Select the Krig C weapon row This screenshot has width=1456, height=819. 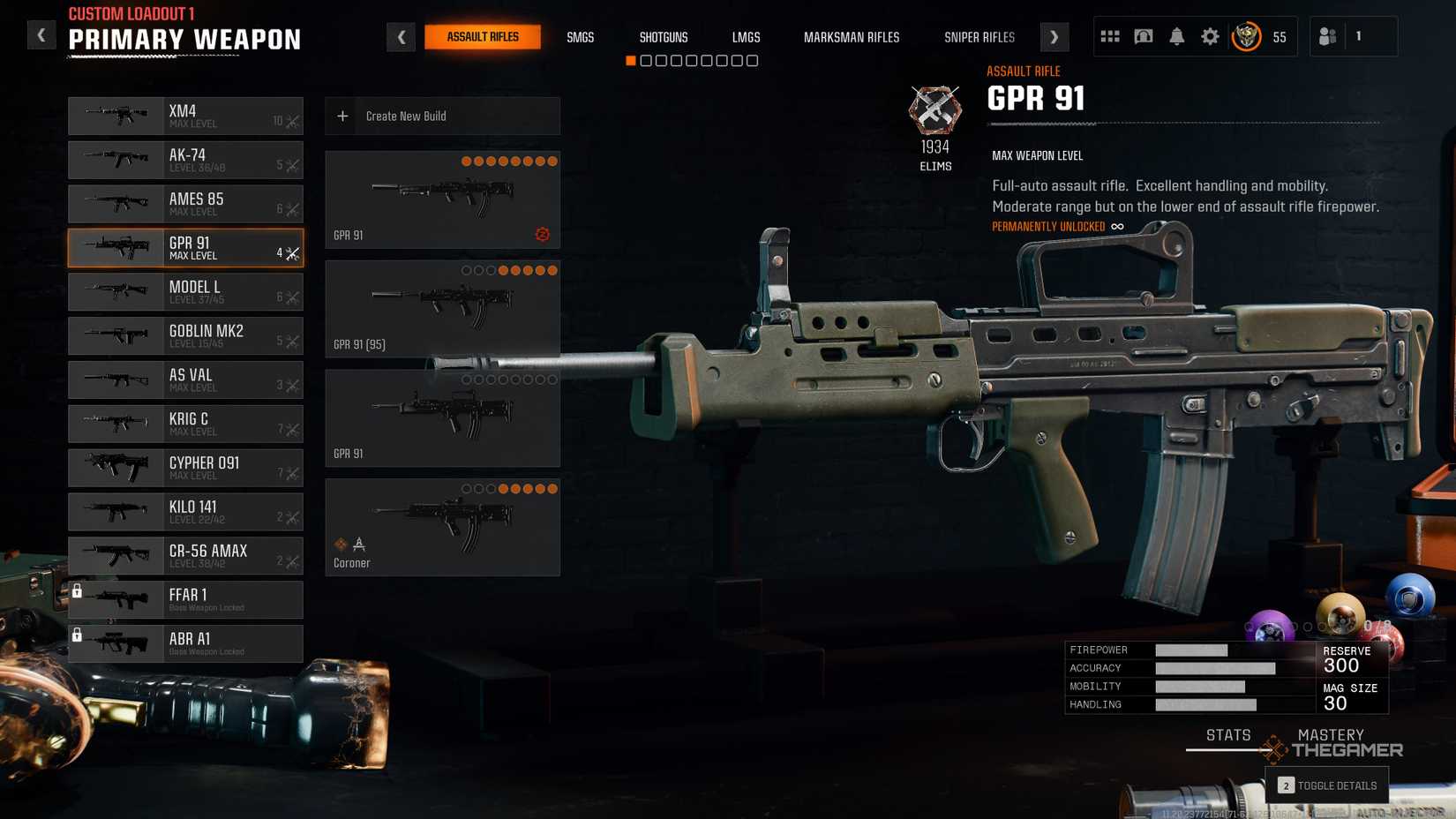click(185, 424)
